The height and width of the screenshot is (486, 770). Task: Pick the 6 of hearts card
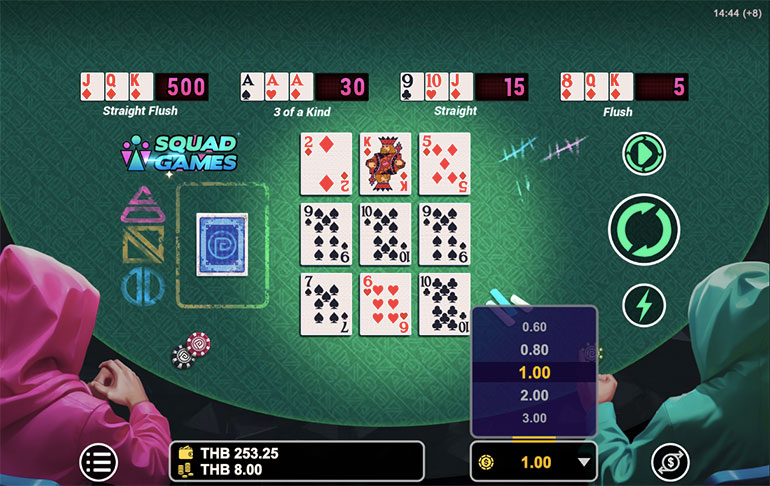(x=385, y=304)
